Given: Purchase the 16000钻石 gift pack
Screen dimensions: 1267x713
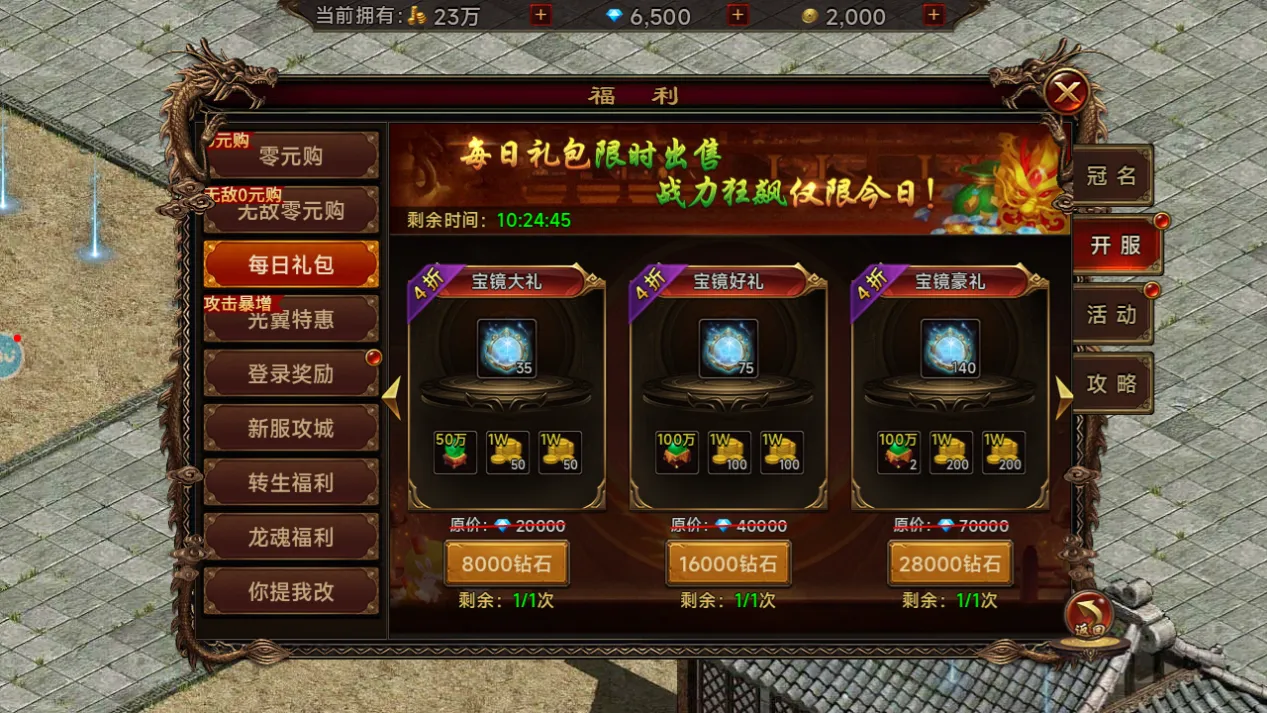Looking at the screenshot, I should [729, 564].
